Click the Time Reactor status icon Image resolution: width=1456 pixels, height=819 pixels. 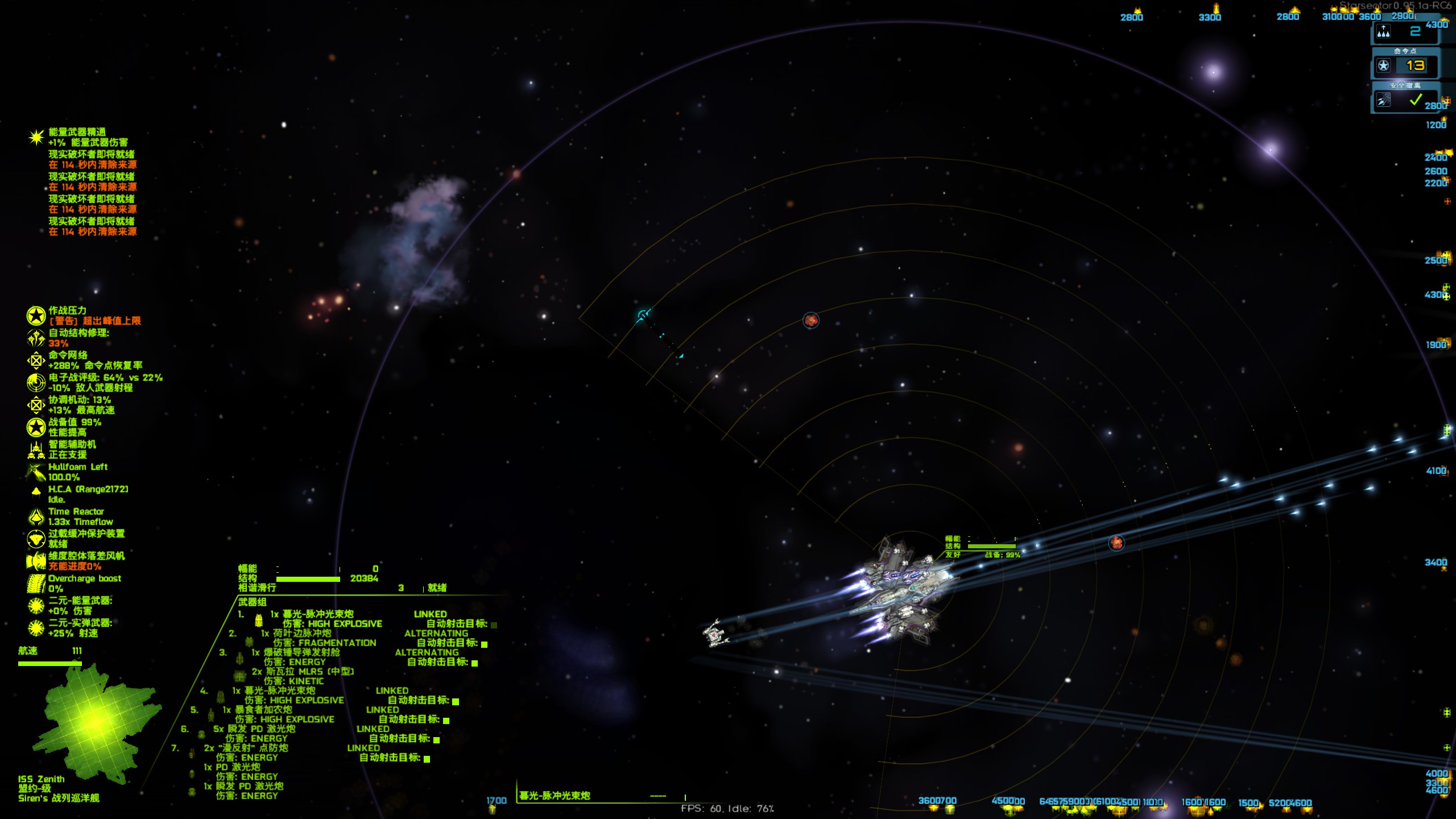36,516
